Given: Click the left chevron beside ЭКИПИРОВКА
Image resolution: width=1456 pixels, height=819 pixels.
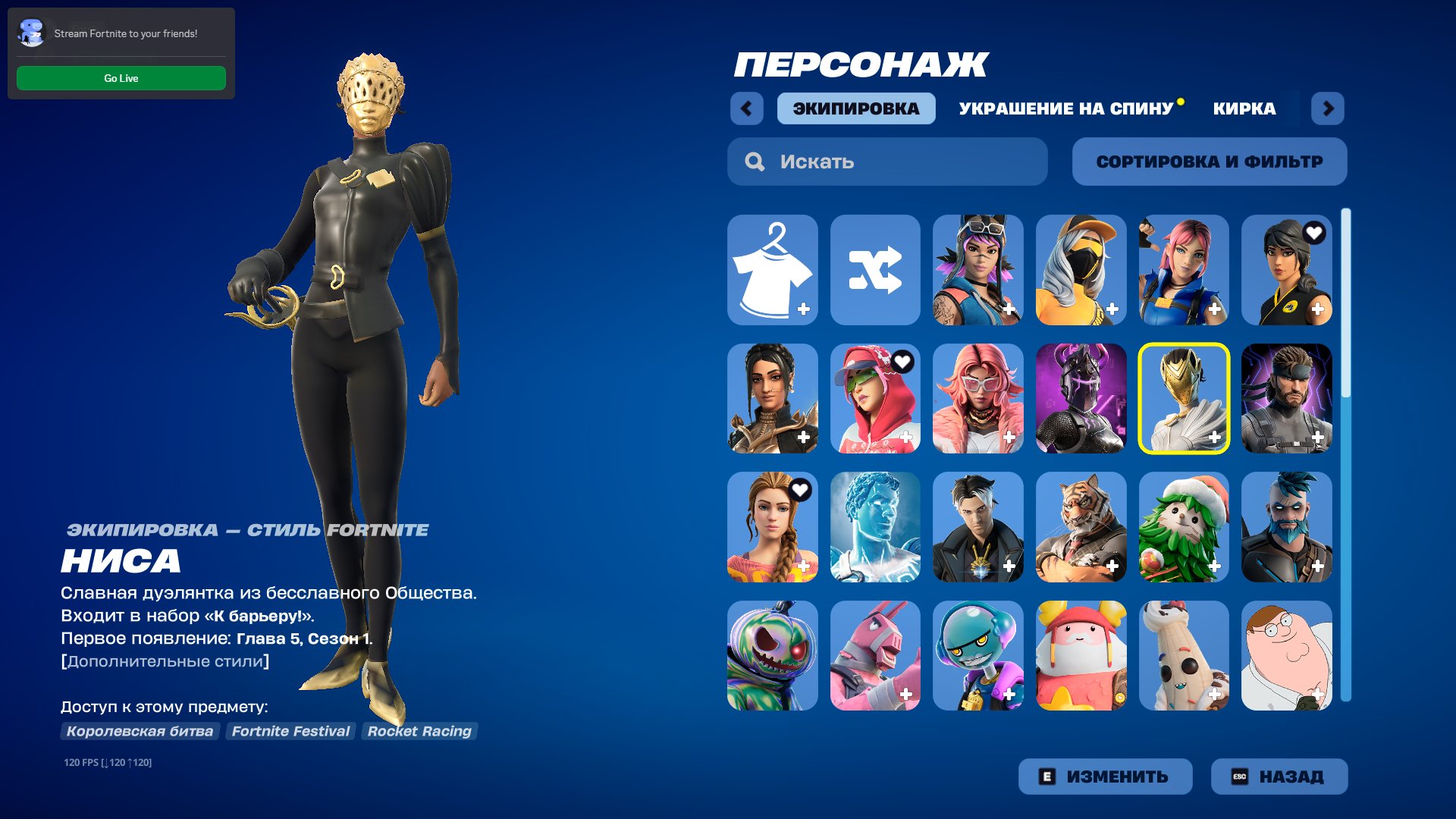Looking at the screenshot, I should pos(748,108).
